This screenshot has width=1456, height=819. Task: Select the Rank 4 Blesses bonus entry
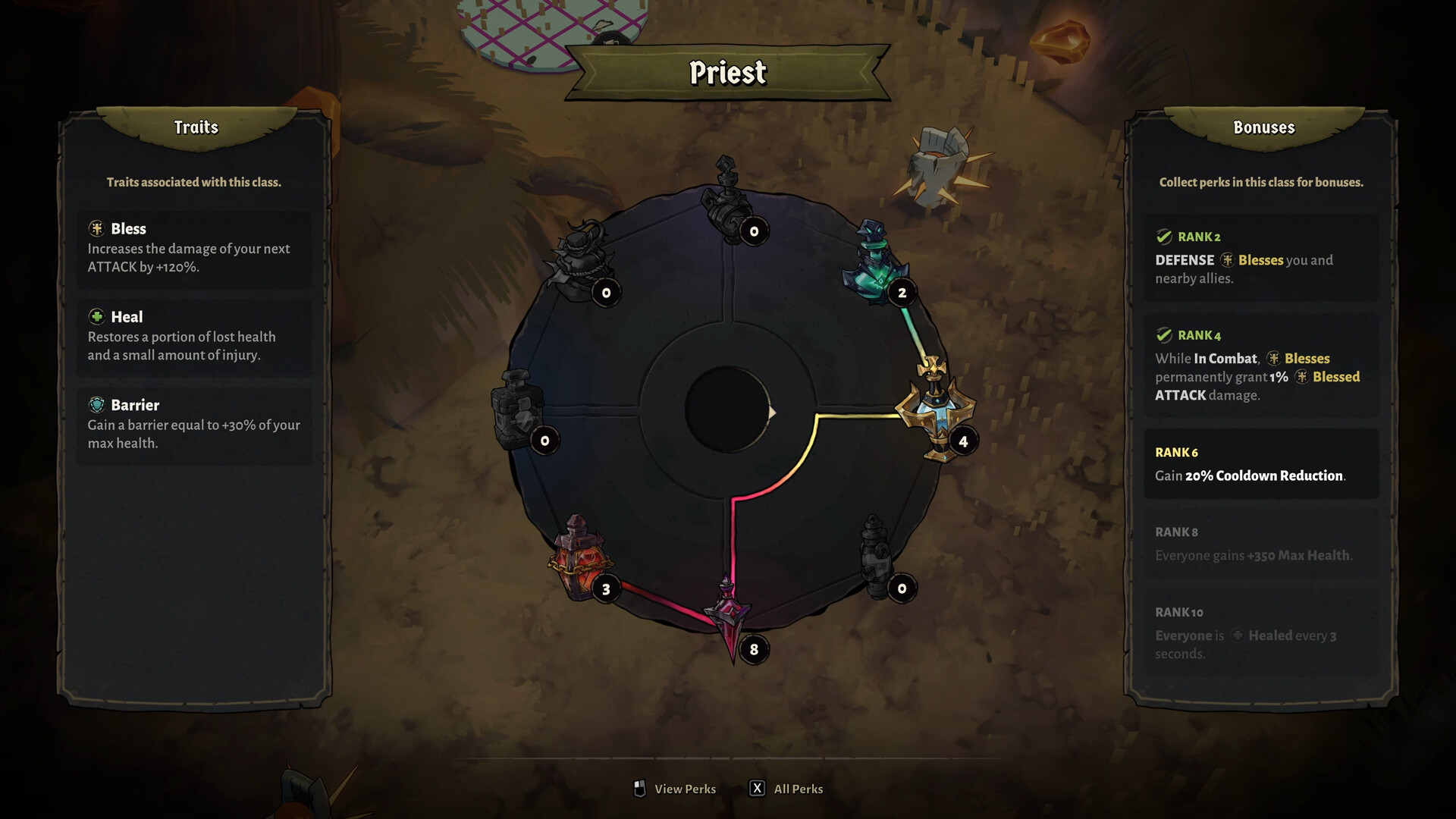pyautogui.click(x=1261, y=366)
